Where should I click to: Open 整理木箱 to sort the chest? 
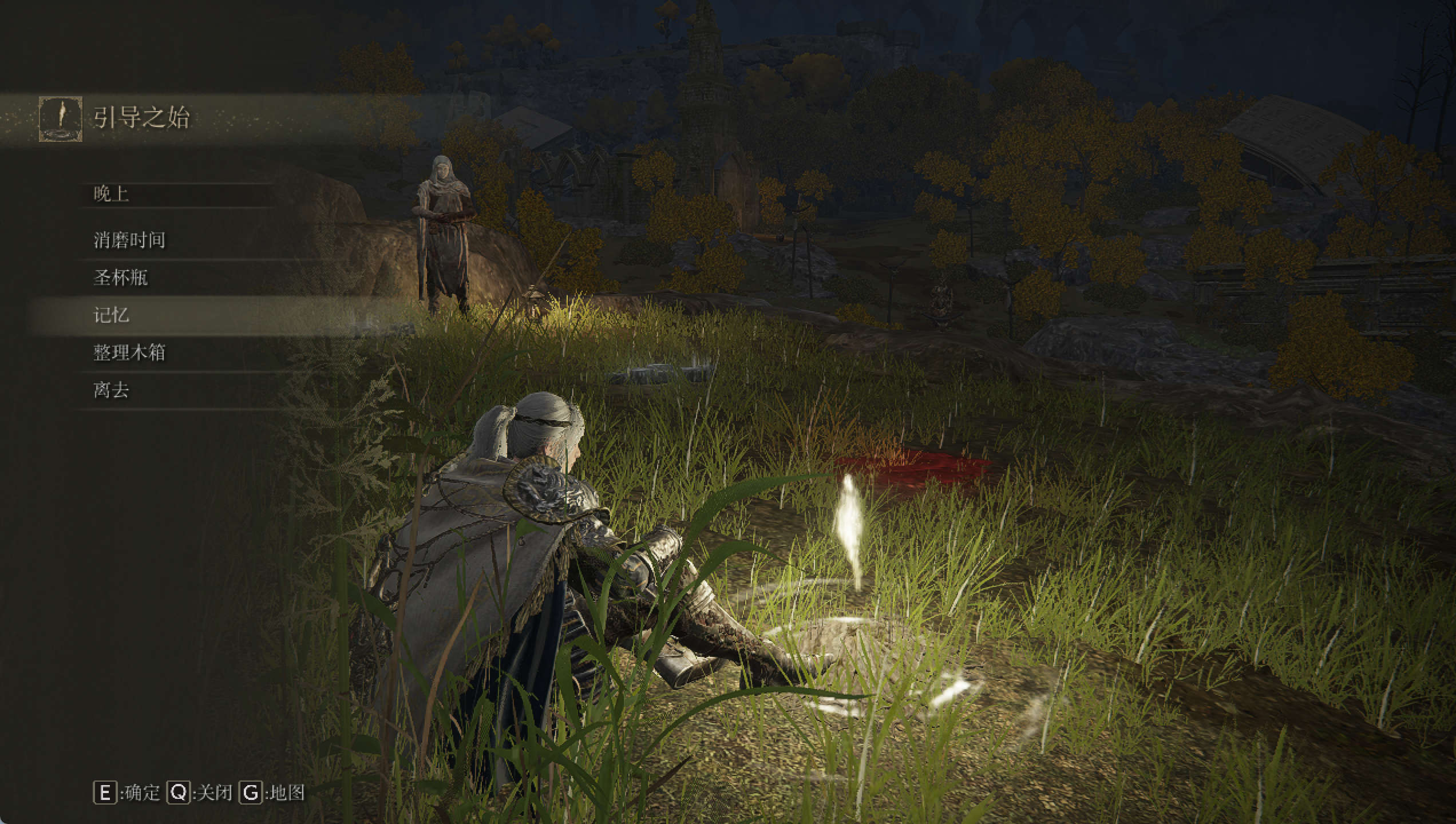pos(129,352)
